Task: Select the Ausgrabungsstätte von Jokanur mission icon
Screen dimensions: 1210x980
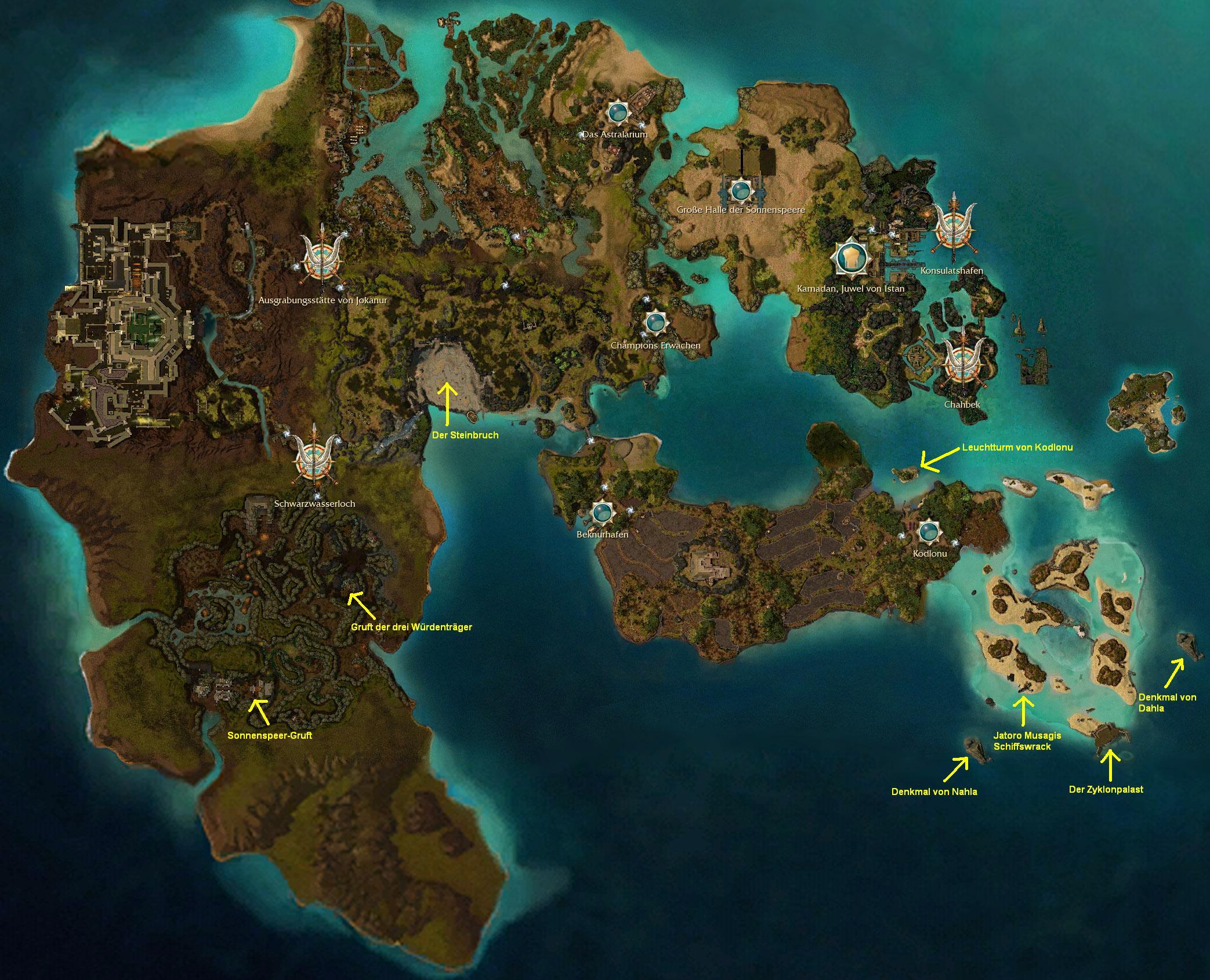Action: tap(320, 261)
